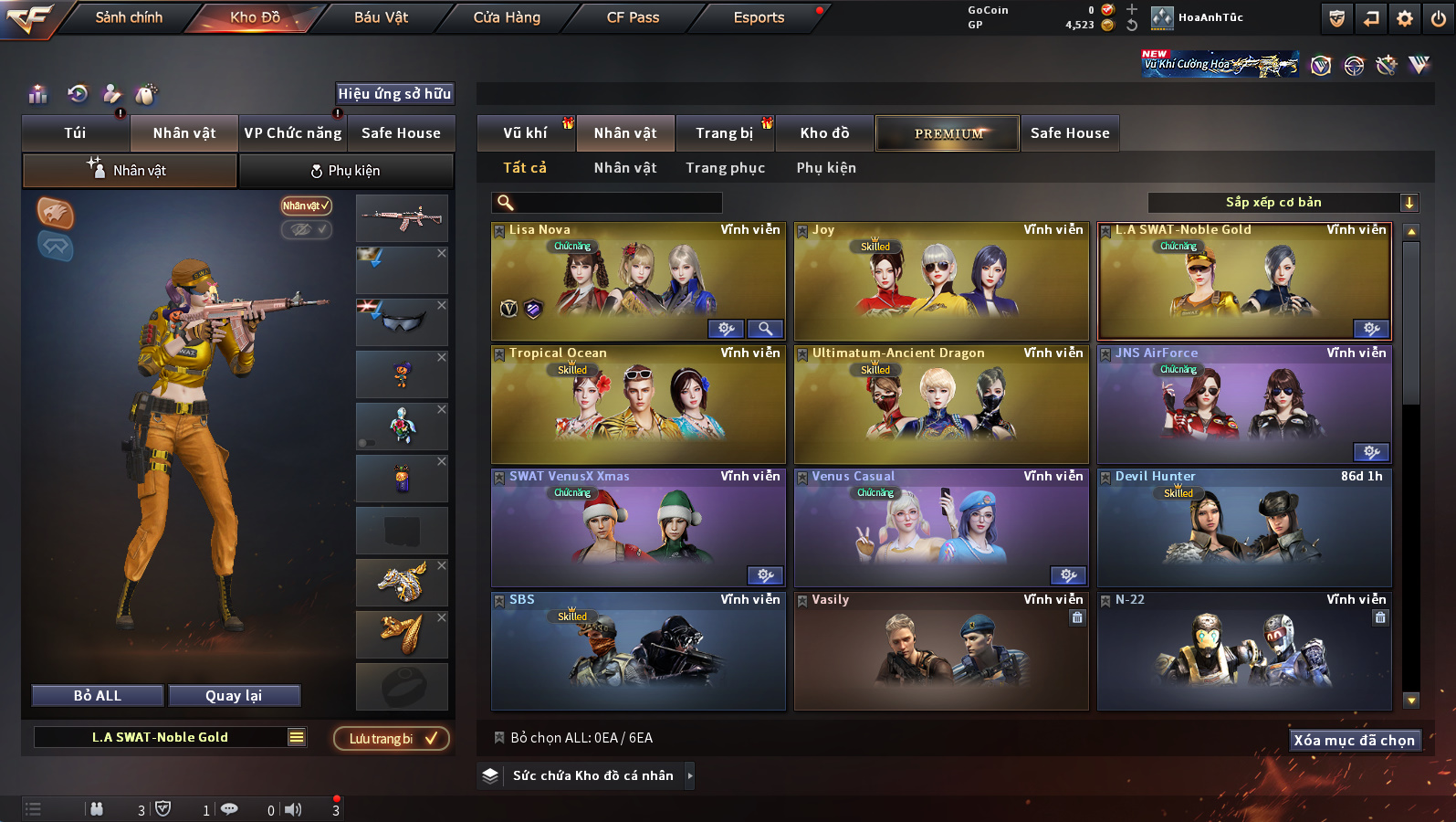This screenshot has width=1456, height=822.
Task: Open the Sảnh chính lobby tab
Action: coord(129,17)
